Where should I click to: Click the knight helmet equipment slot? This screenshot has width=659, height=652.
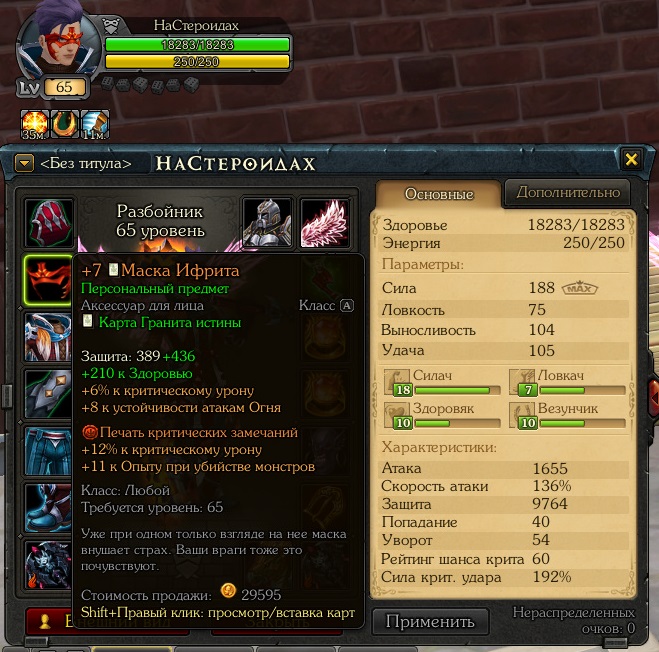click(x=268, y=222)
